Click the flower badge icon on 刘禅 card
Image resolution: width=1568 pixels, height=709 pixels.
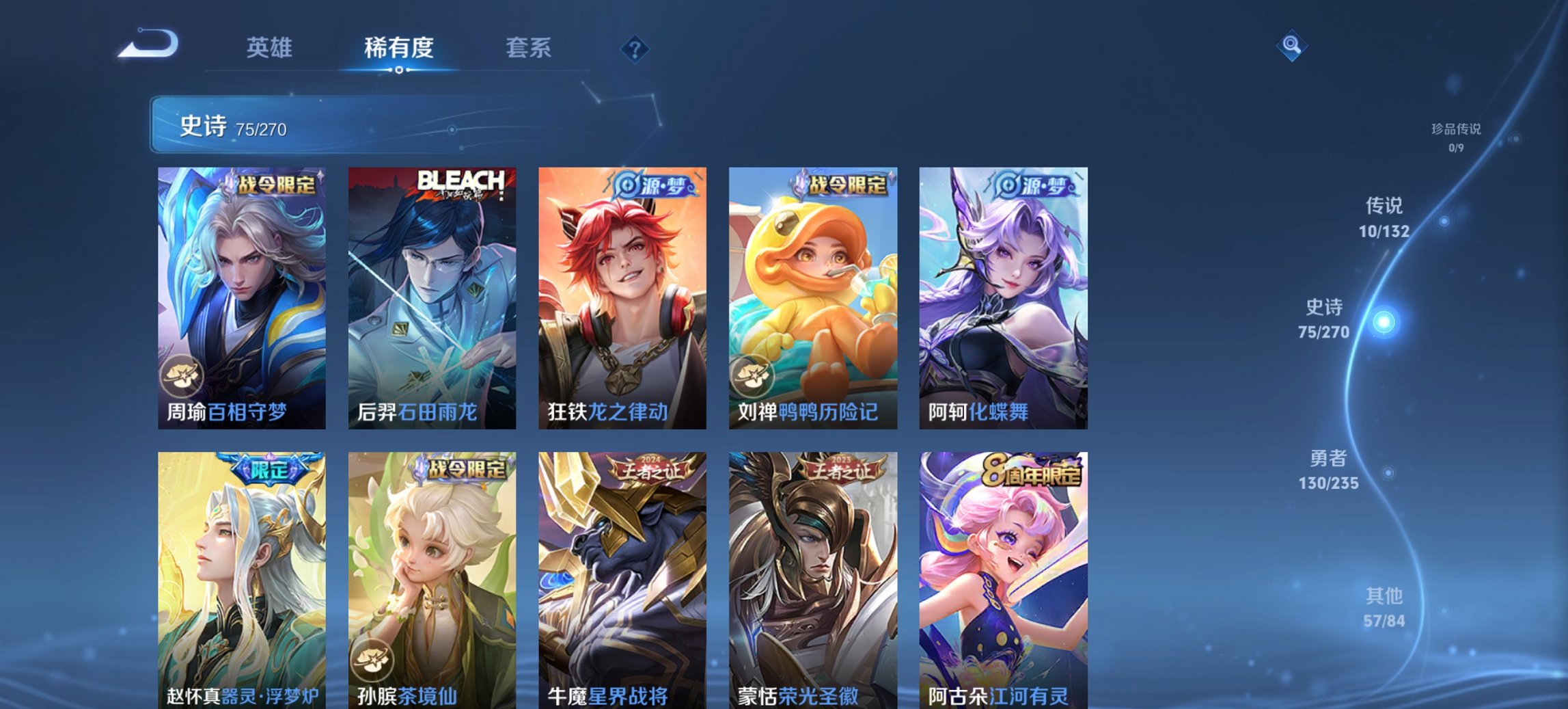[752, 377]
